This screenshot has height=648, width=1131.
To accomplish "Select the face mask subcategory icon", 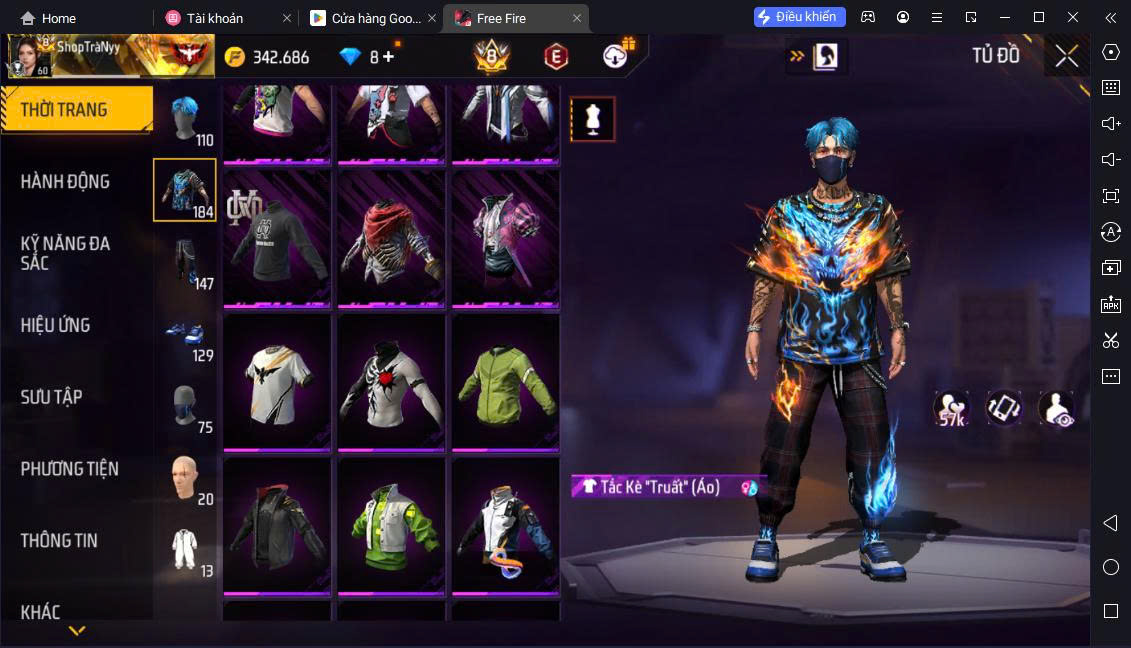I will click(x=185, y=407).
